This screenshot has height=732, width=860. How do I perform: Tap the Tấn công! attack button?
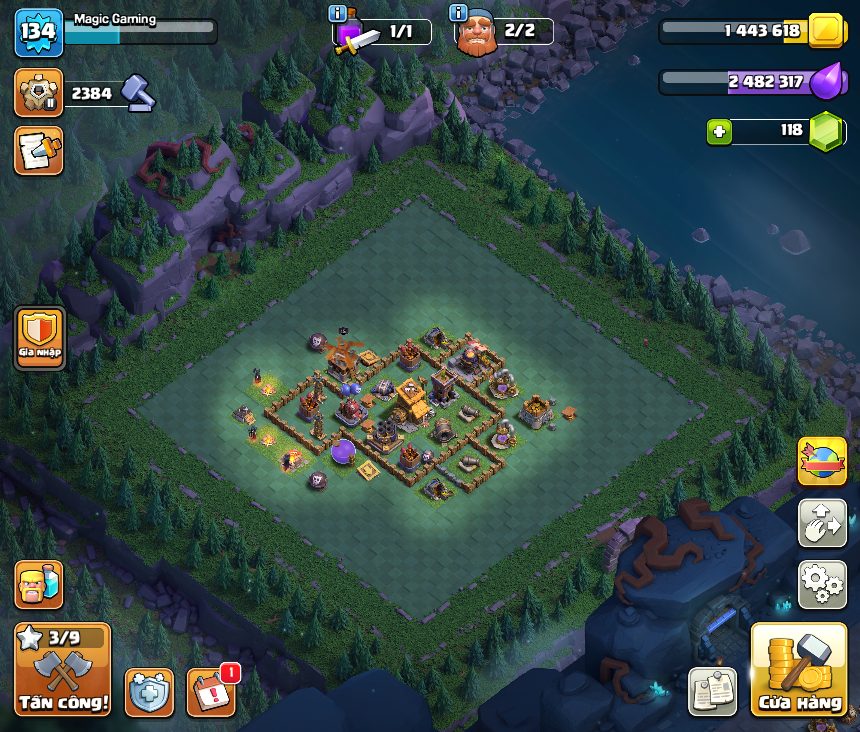click(62, 669)
